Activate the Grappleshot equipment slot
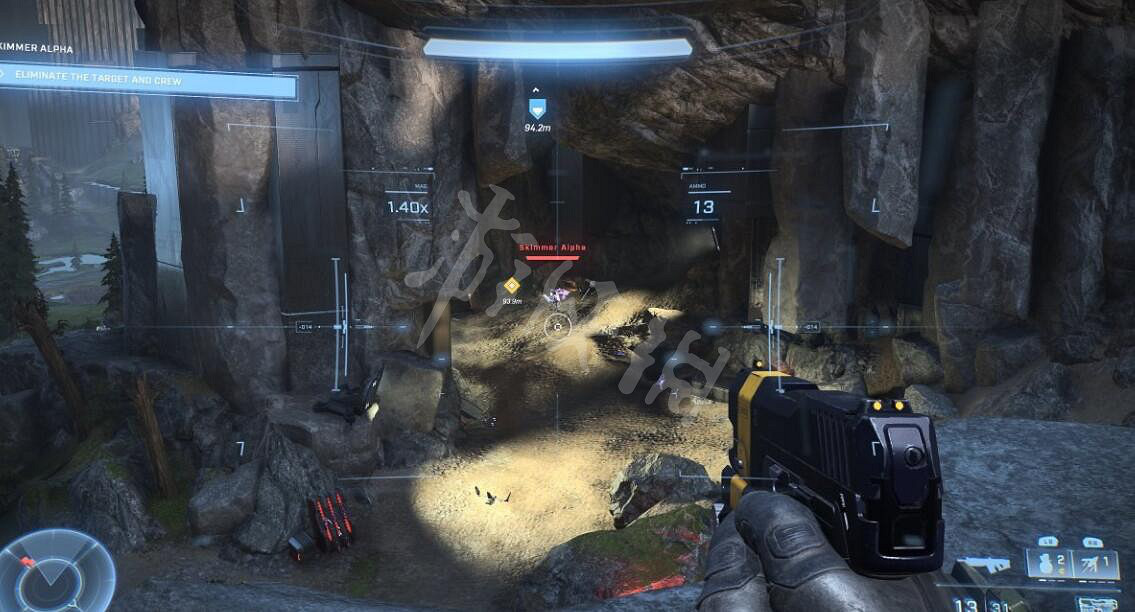This screenshot has height=612, width=1135. click(1096, 565)
